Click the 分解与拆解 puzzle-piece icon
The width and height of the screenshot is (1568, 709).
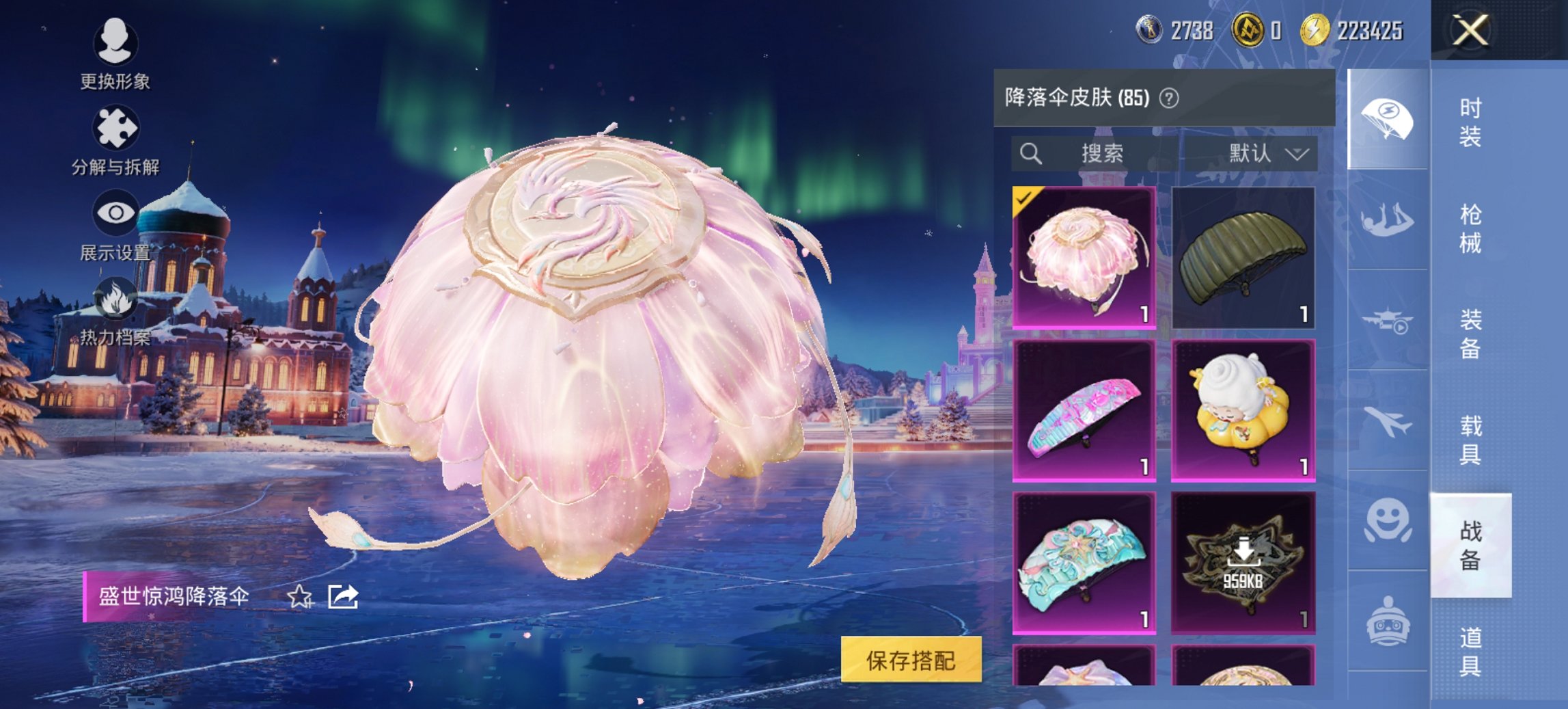(x=116, y=126)
